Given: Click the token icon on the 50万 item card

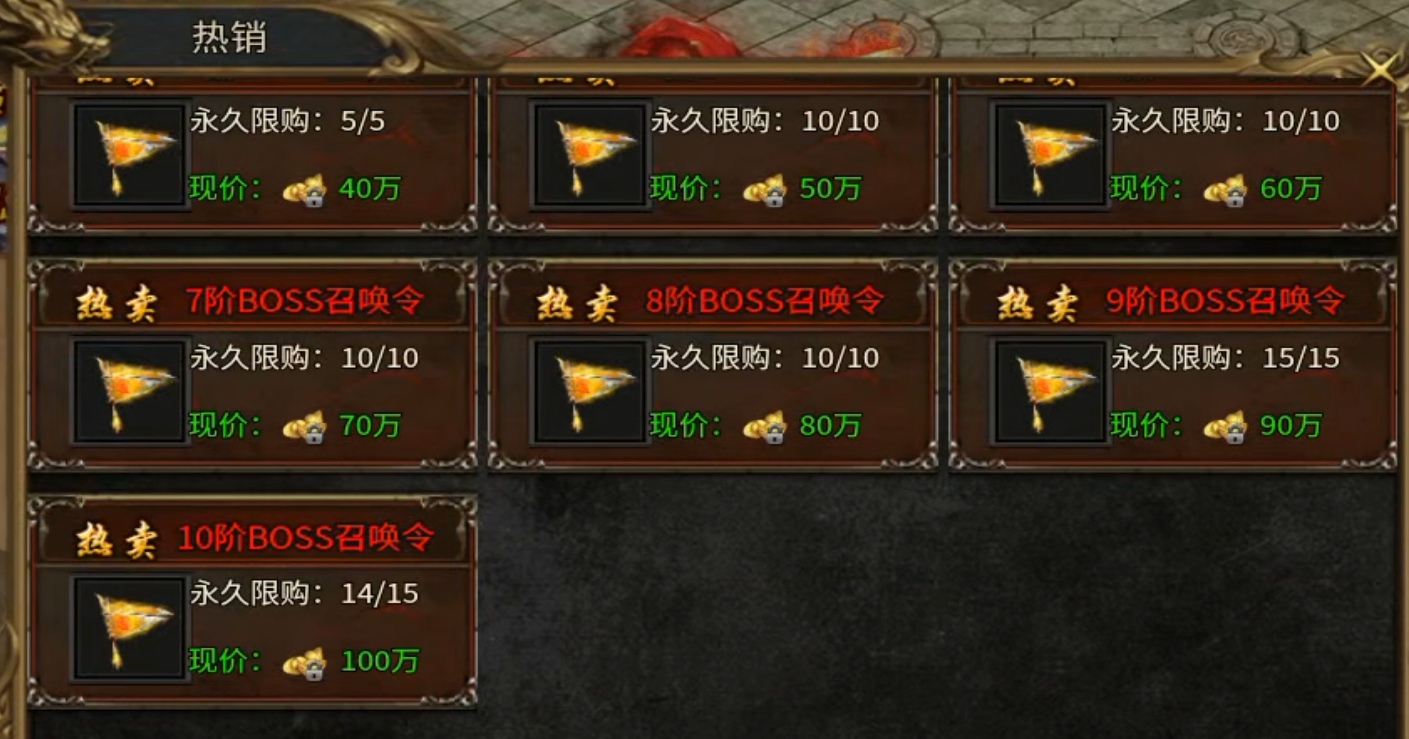Looking at the screenshot, I should tap(589, 155).
